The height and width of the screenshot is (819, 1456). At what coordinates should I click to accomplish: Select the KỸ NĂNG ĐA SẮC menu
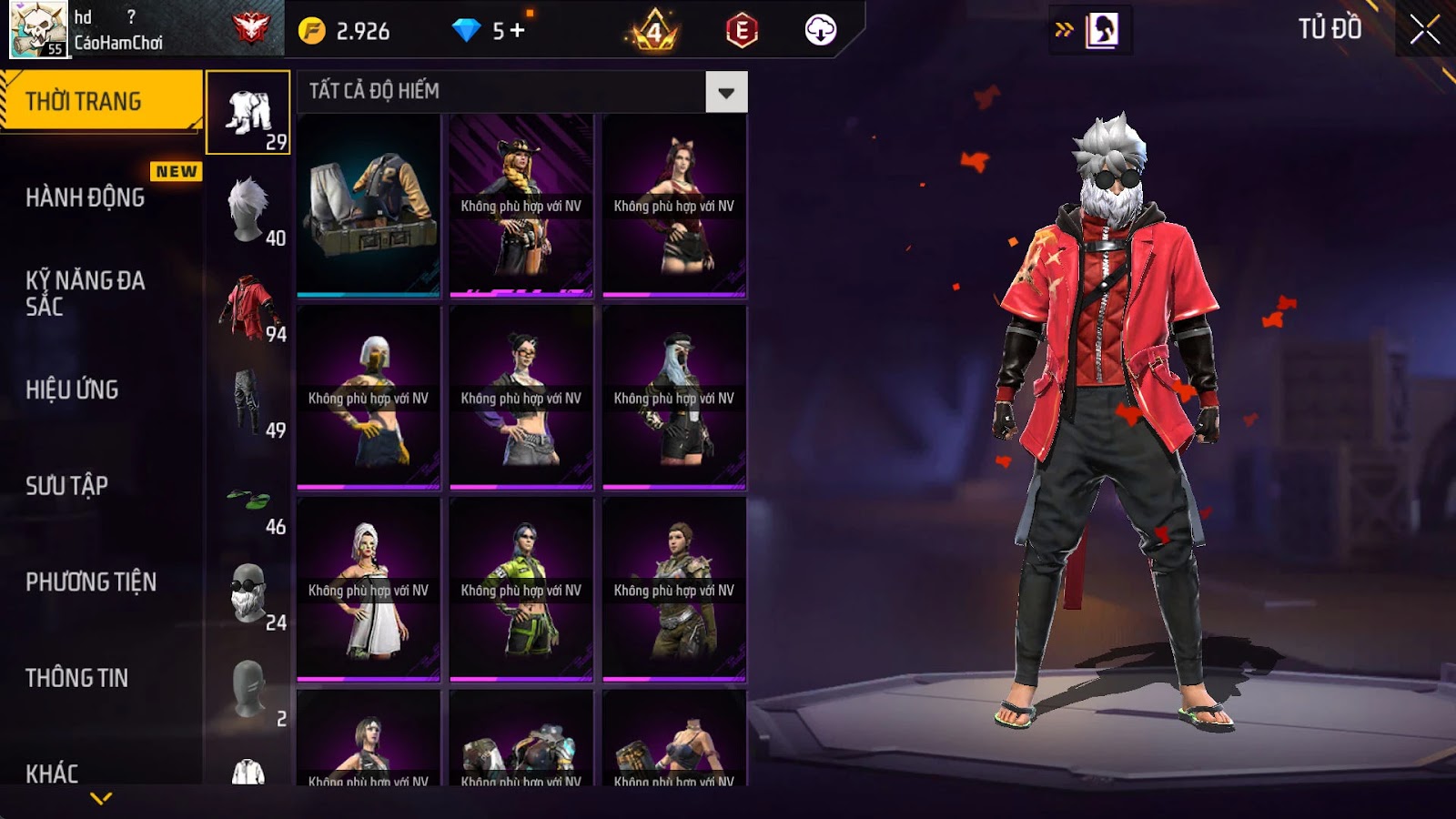click(x=86, y=293)
